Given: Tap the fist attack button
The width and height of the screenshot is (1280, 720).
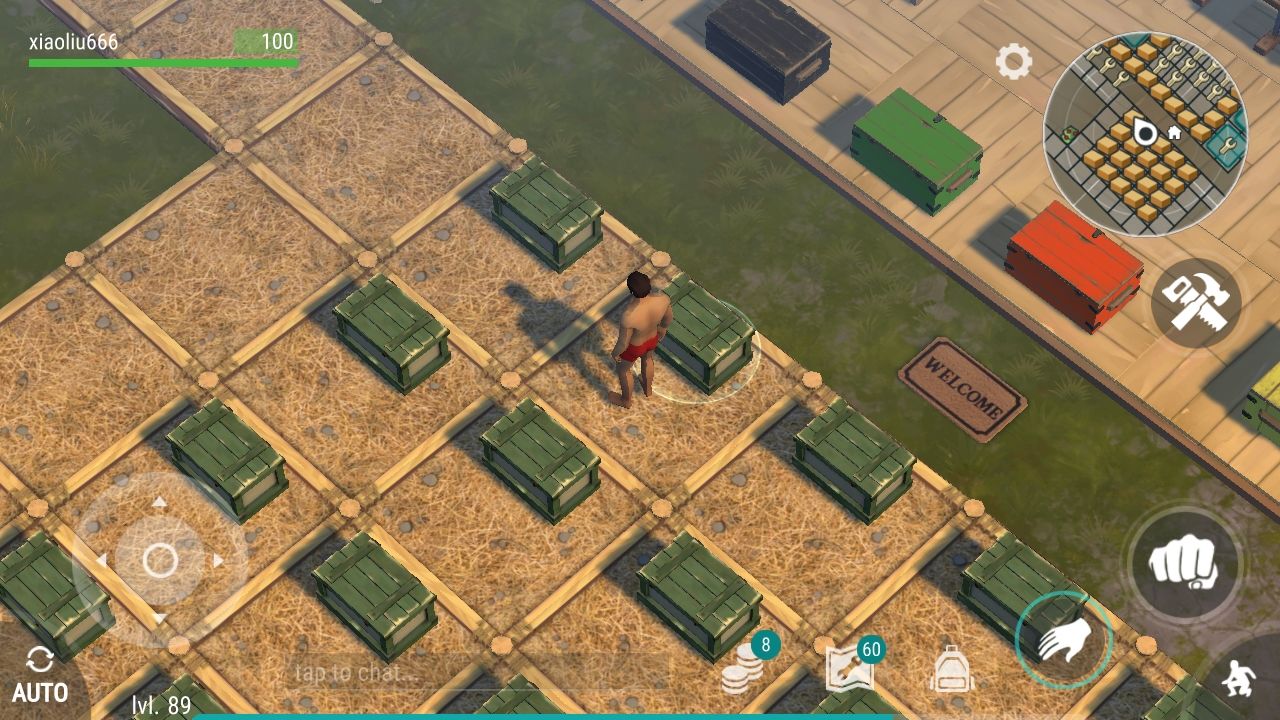Looking at the screenshot, I should (x=1184, y=563).
